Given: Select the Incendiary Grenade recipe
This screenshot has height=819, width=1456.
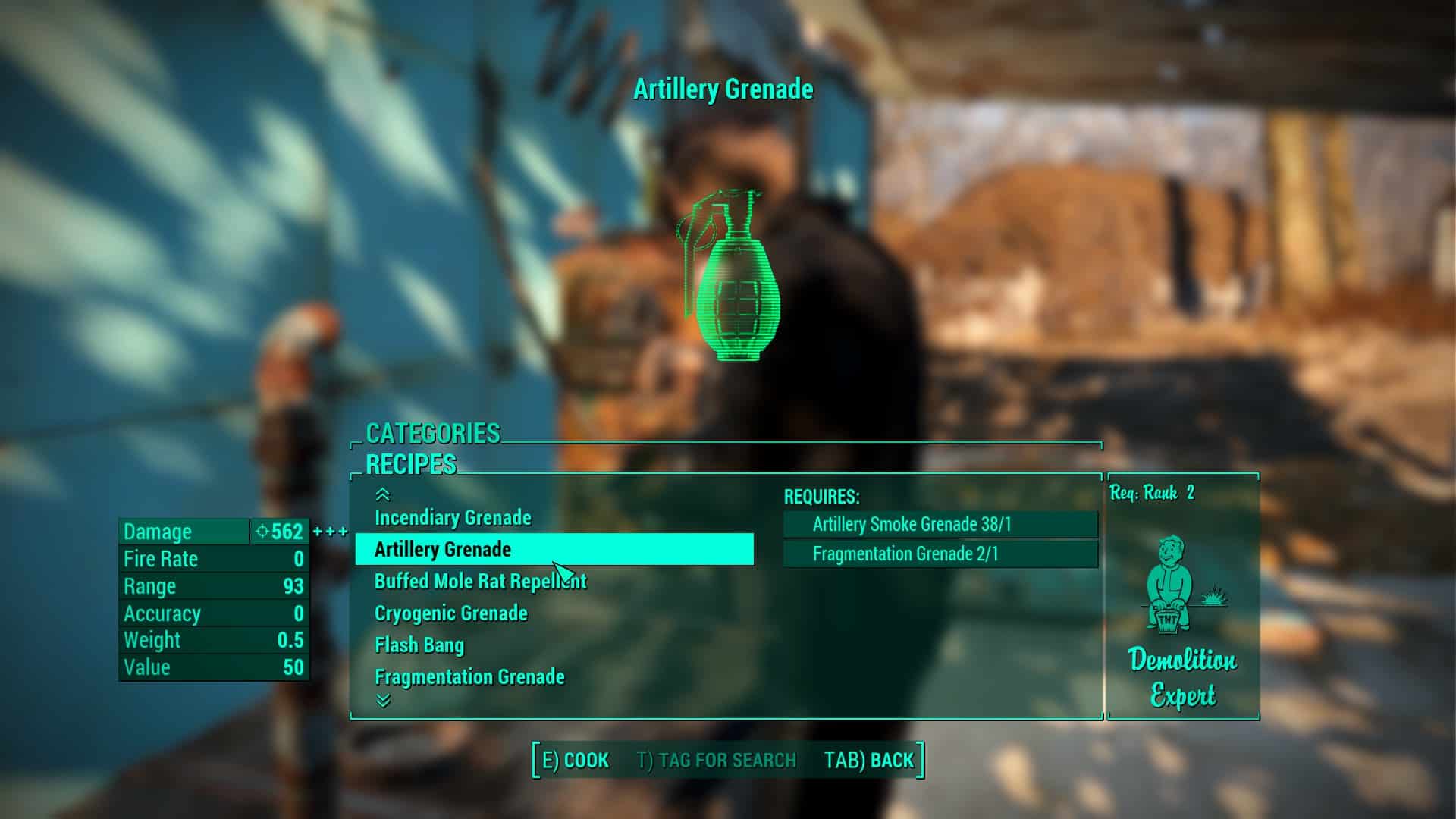Looking at the screenshot, I should pyautogui.click(x=453, y=518).
